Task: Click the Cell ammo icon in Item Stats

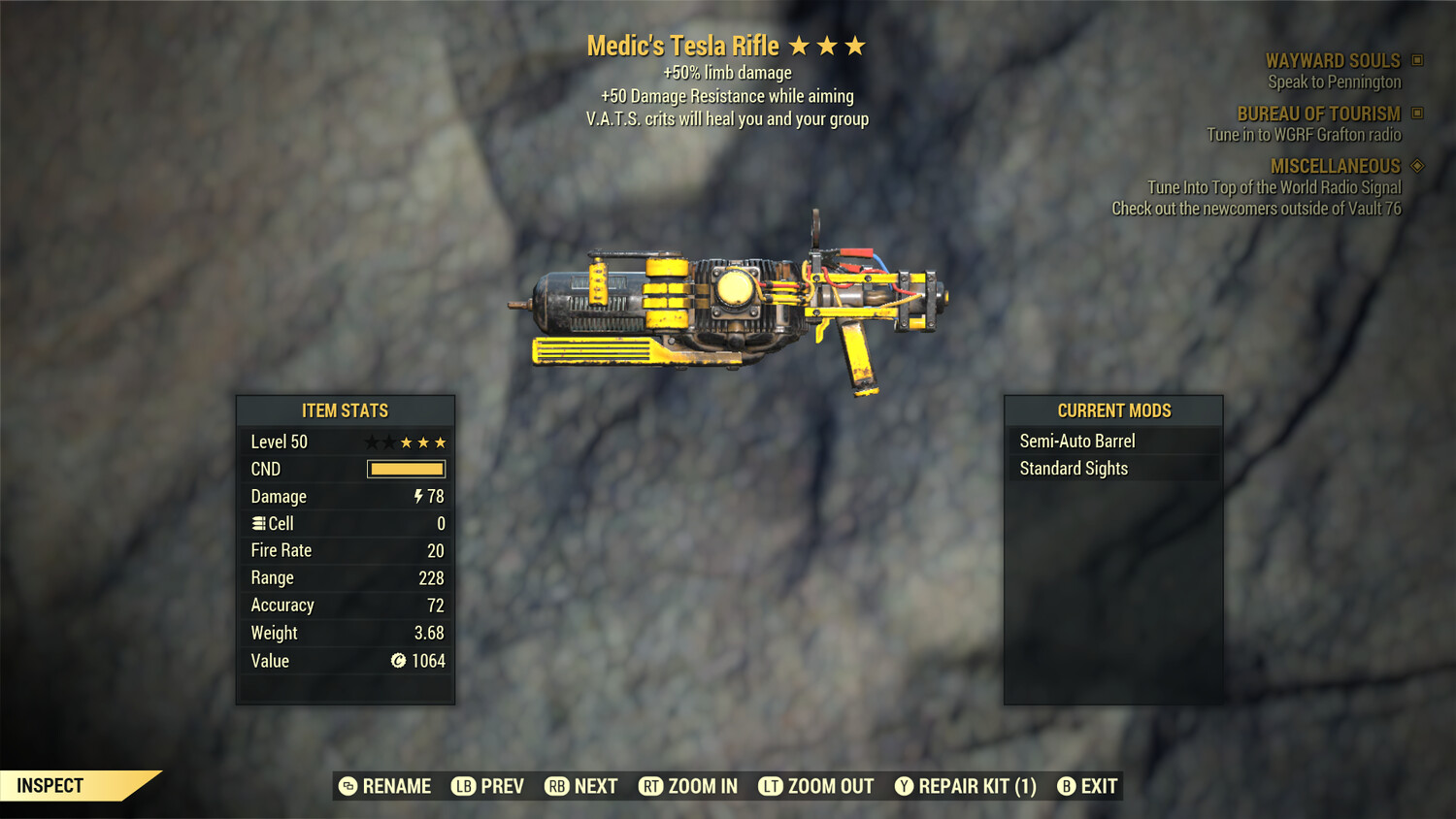Action: coord(258,523)
